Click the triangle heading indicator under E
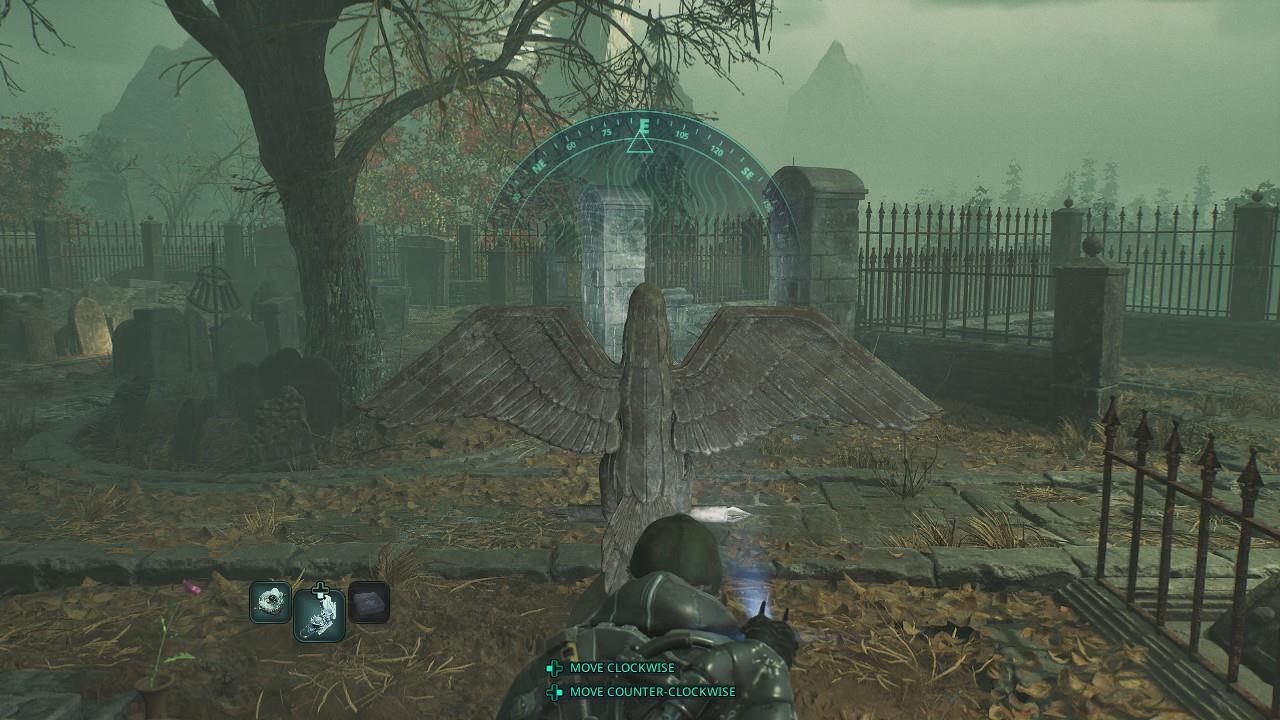Viewport: 1280px width, 720px height. [x=640, y=145]
